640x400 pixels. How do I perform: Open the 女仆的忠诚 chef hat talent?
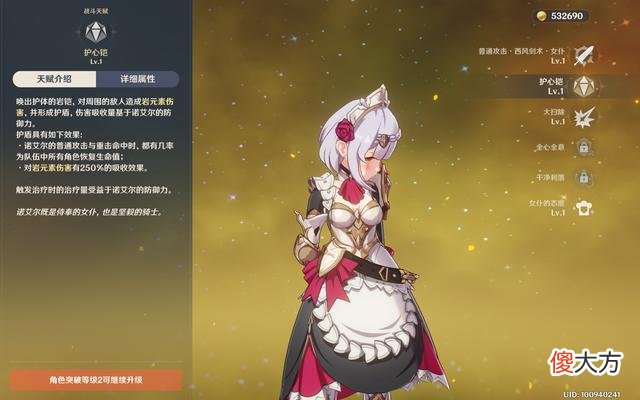[585, 208]
